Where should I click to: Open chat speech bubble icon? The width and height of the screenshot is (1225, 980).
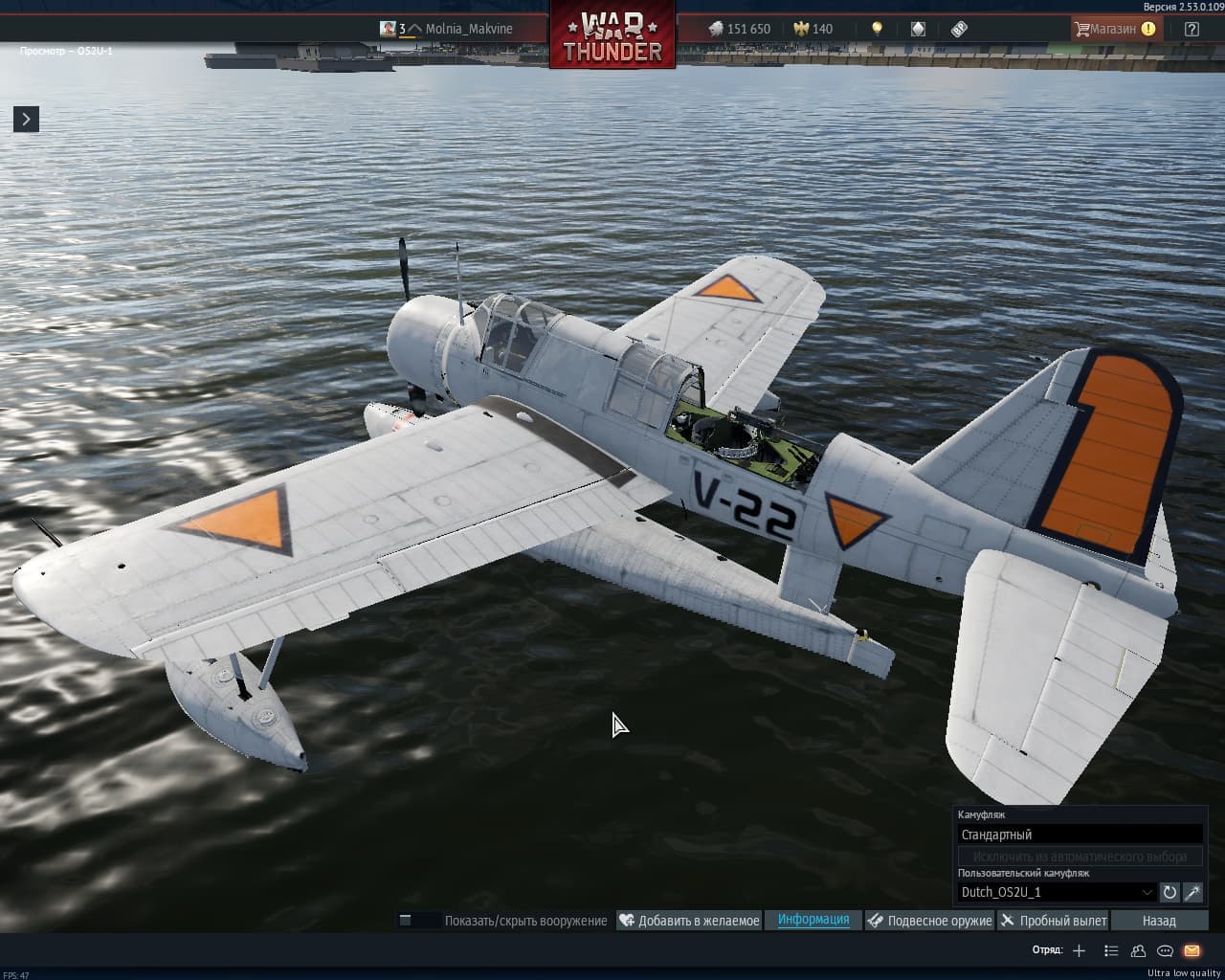1165,950
